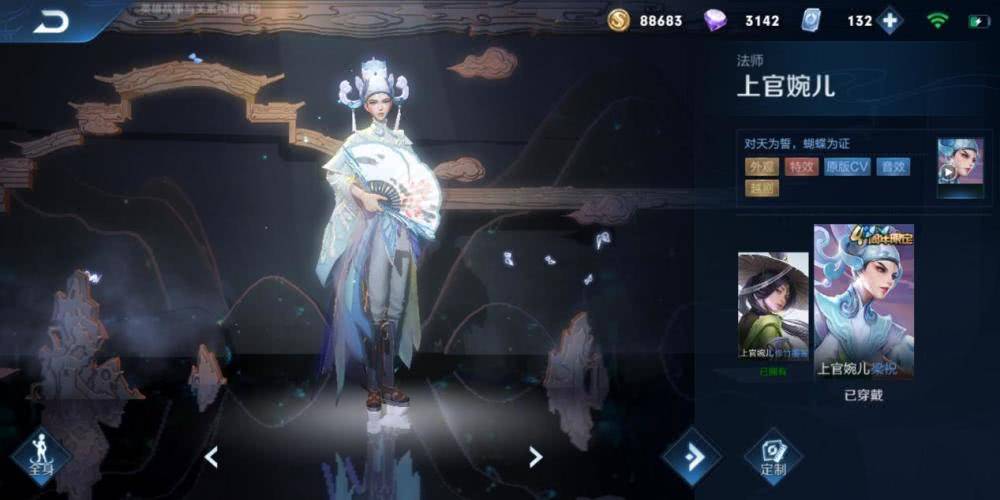This screenshot has width=1000, height=500.
Task: Open the 定制 customization button
Action: pyautogui.click(x=773, y=456)
